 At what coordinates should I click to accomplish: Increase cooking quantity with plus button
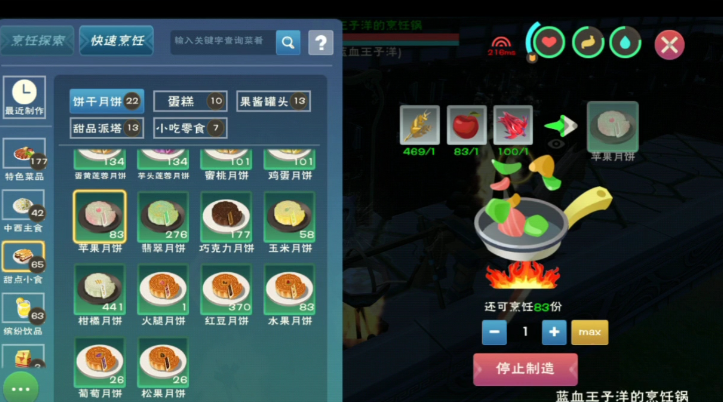coord(554,332)
